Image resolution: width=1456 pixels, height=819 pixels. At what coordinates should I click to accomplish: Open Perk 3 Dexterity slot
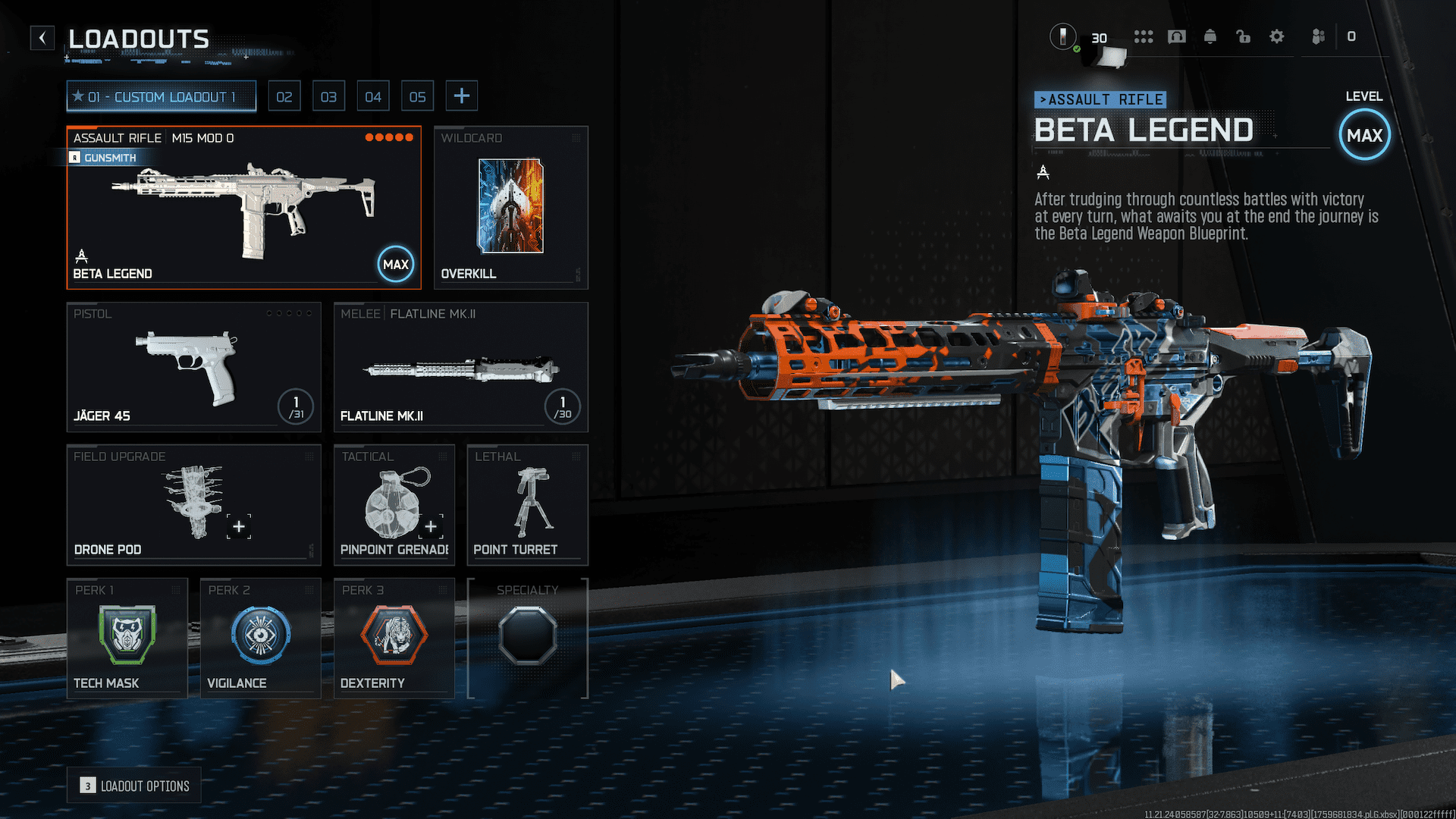coord(394,638)
